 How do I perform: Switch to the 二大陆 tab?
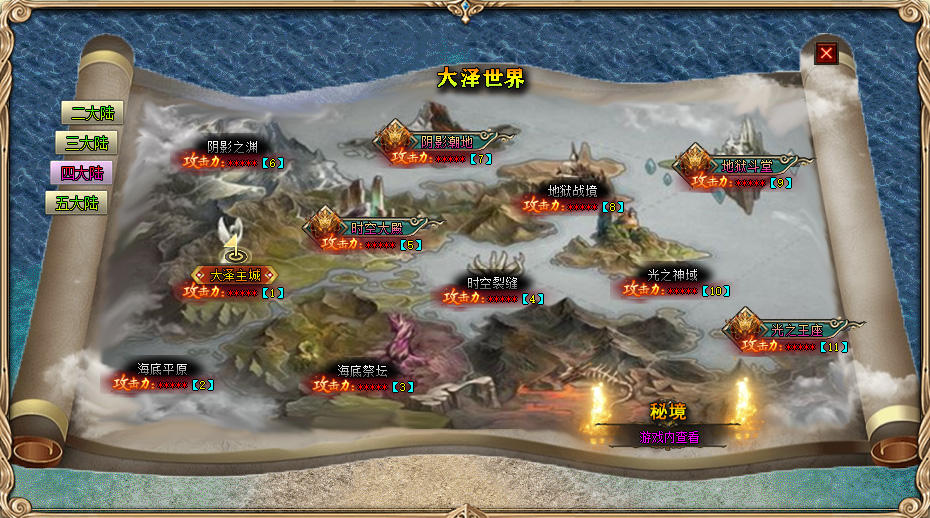pyautogui.click(x=86, y=113)
